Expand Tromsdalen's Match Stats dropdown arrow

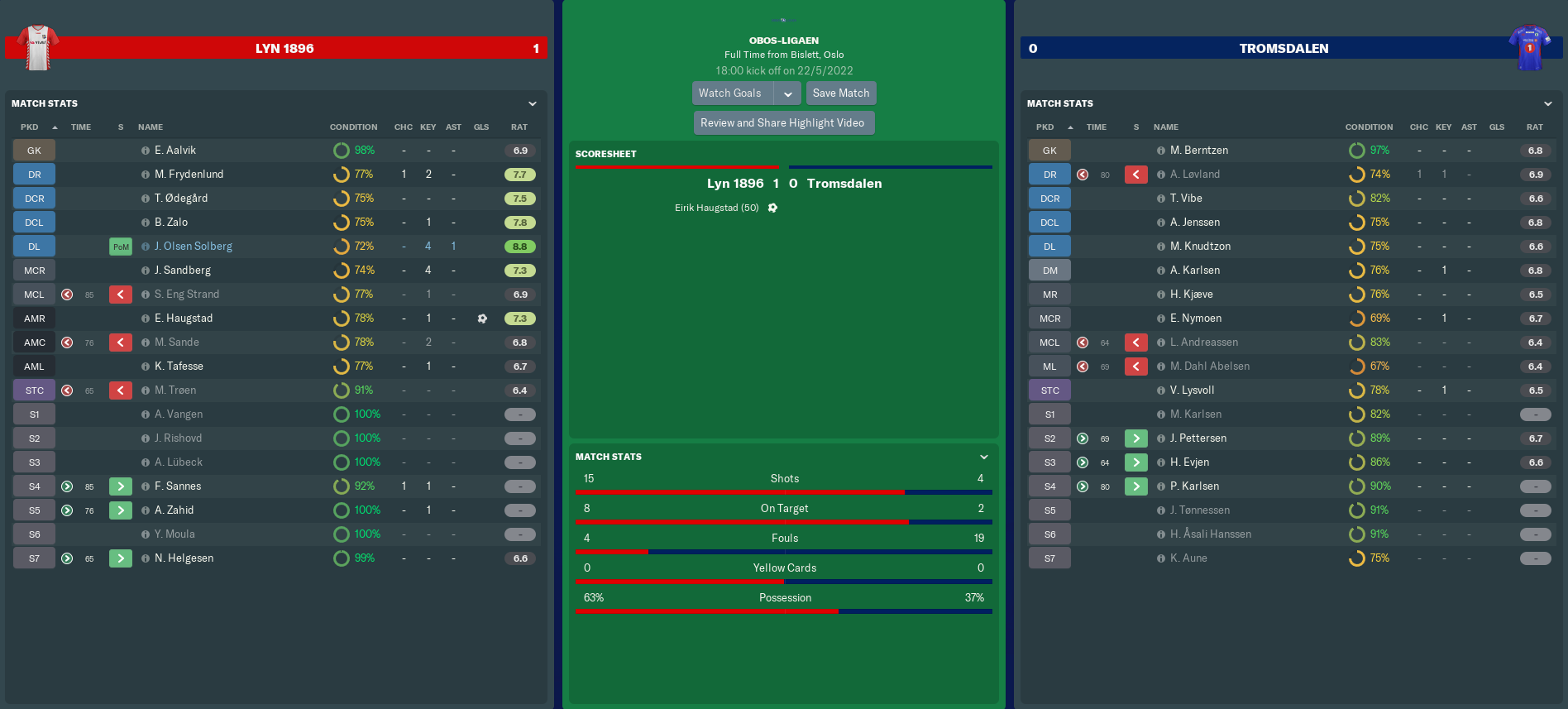(1548, 104)
